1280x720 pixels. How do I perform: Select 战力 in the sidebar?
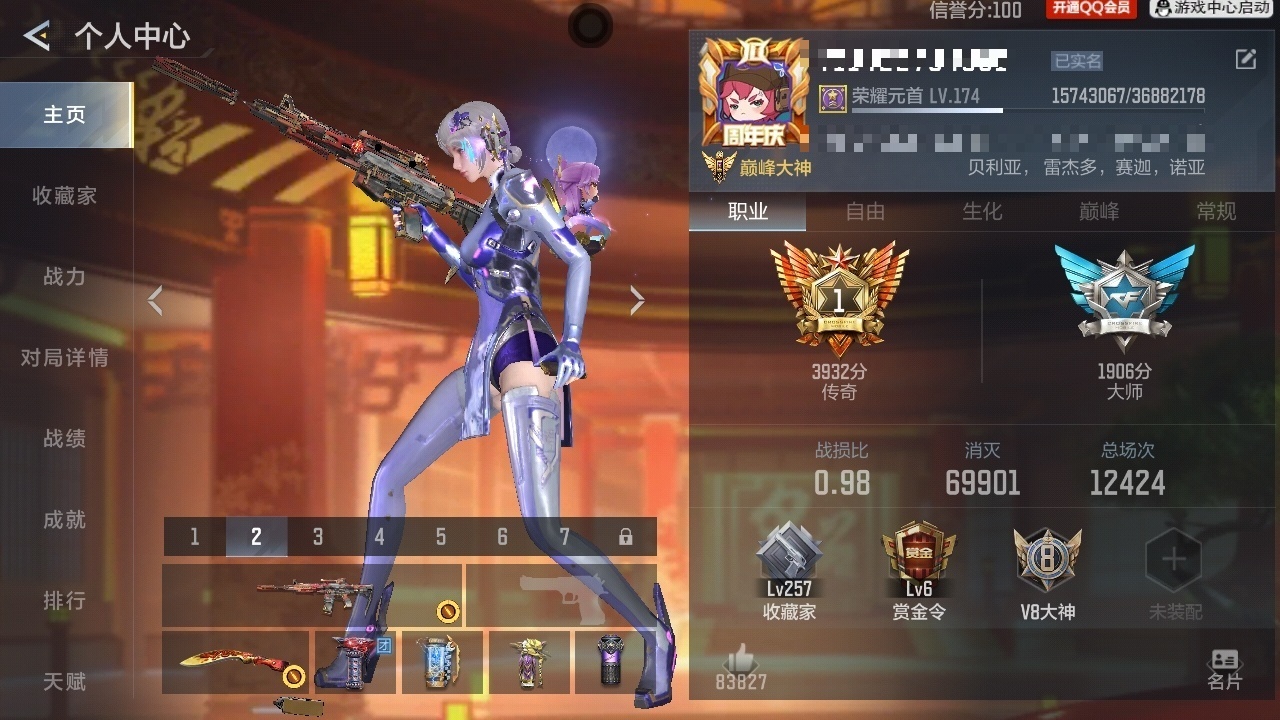click(65, 277)
